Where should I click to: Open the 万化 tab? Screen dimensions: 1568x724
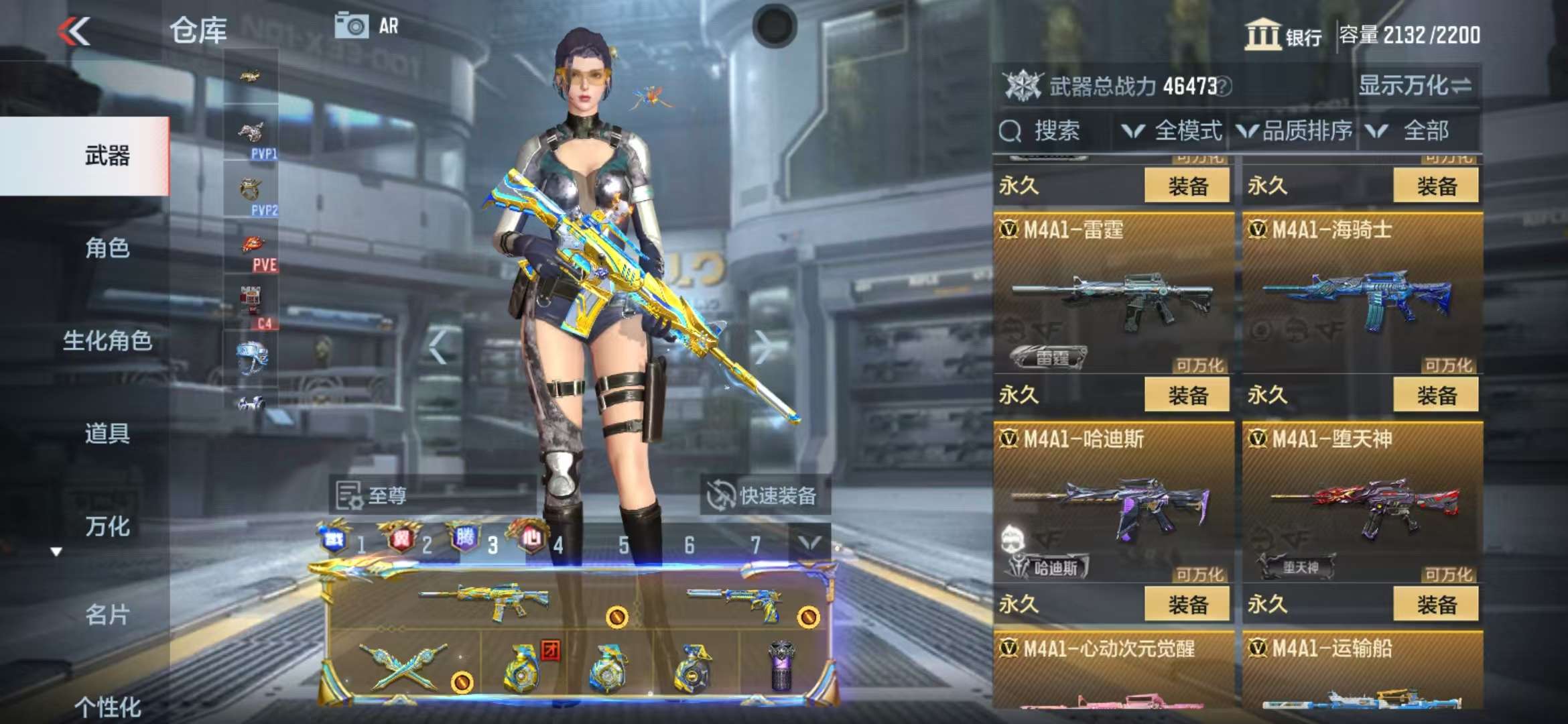(x=107, y=526)
